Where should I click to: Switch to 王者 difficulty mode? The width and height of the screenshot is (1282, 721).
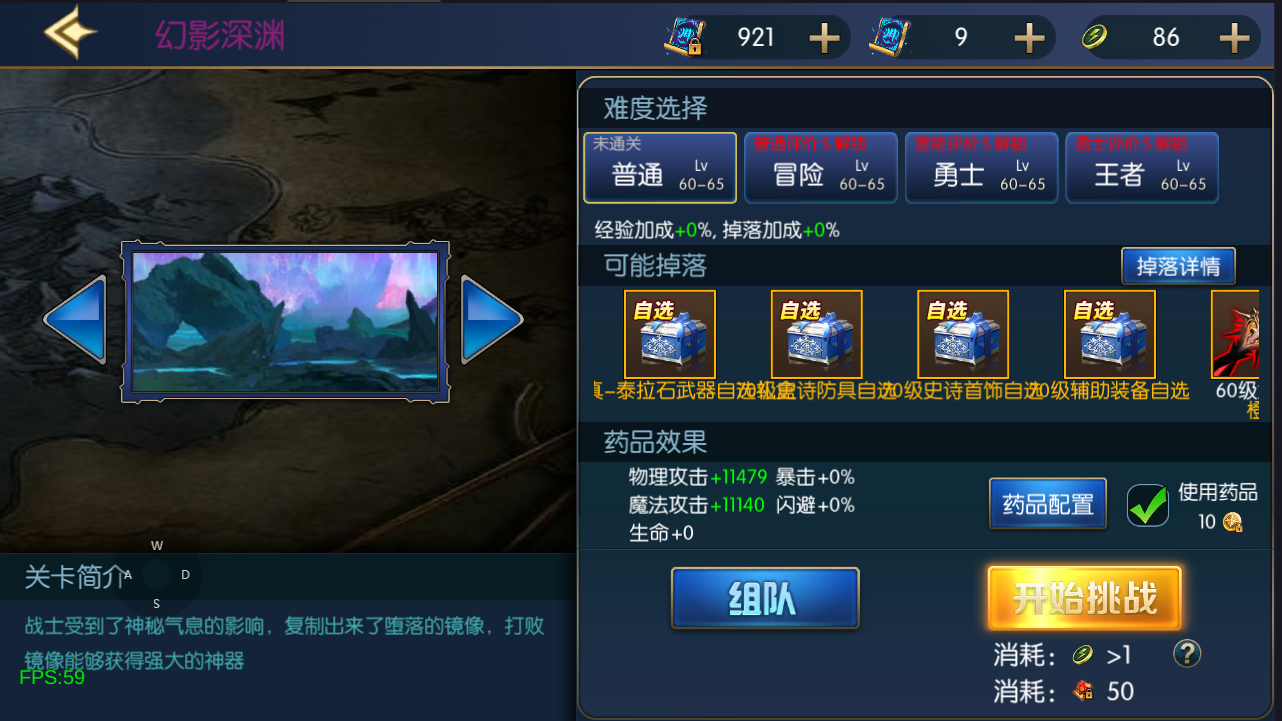coord(1142,167)
